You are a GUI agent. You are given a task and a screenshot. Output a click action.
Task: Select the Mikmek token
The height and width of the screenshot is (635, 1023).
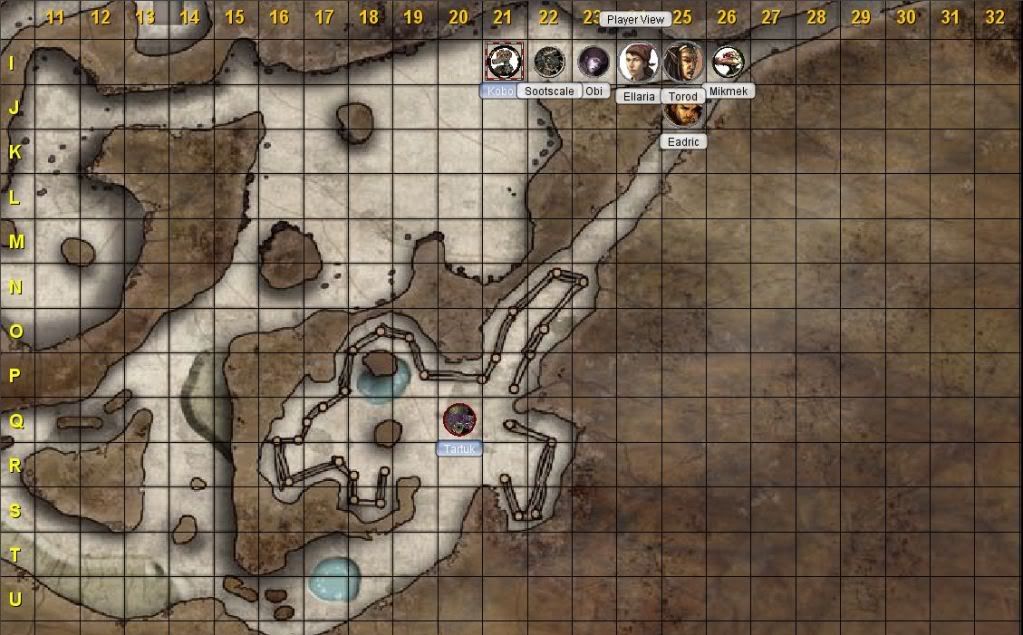728,62
